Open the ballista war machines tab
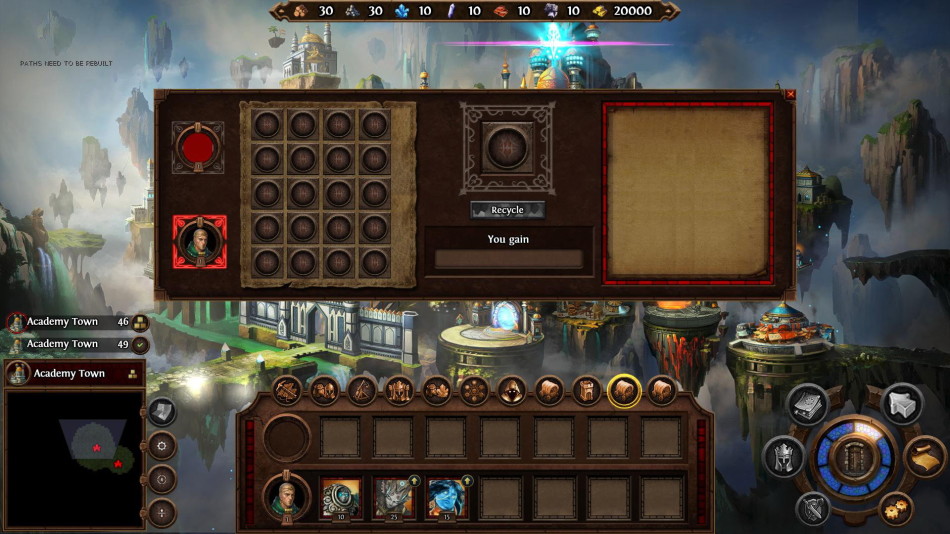Viewport: 950px width, 534px height. pyautogui.click(x=287, y=390)
